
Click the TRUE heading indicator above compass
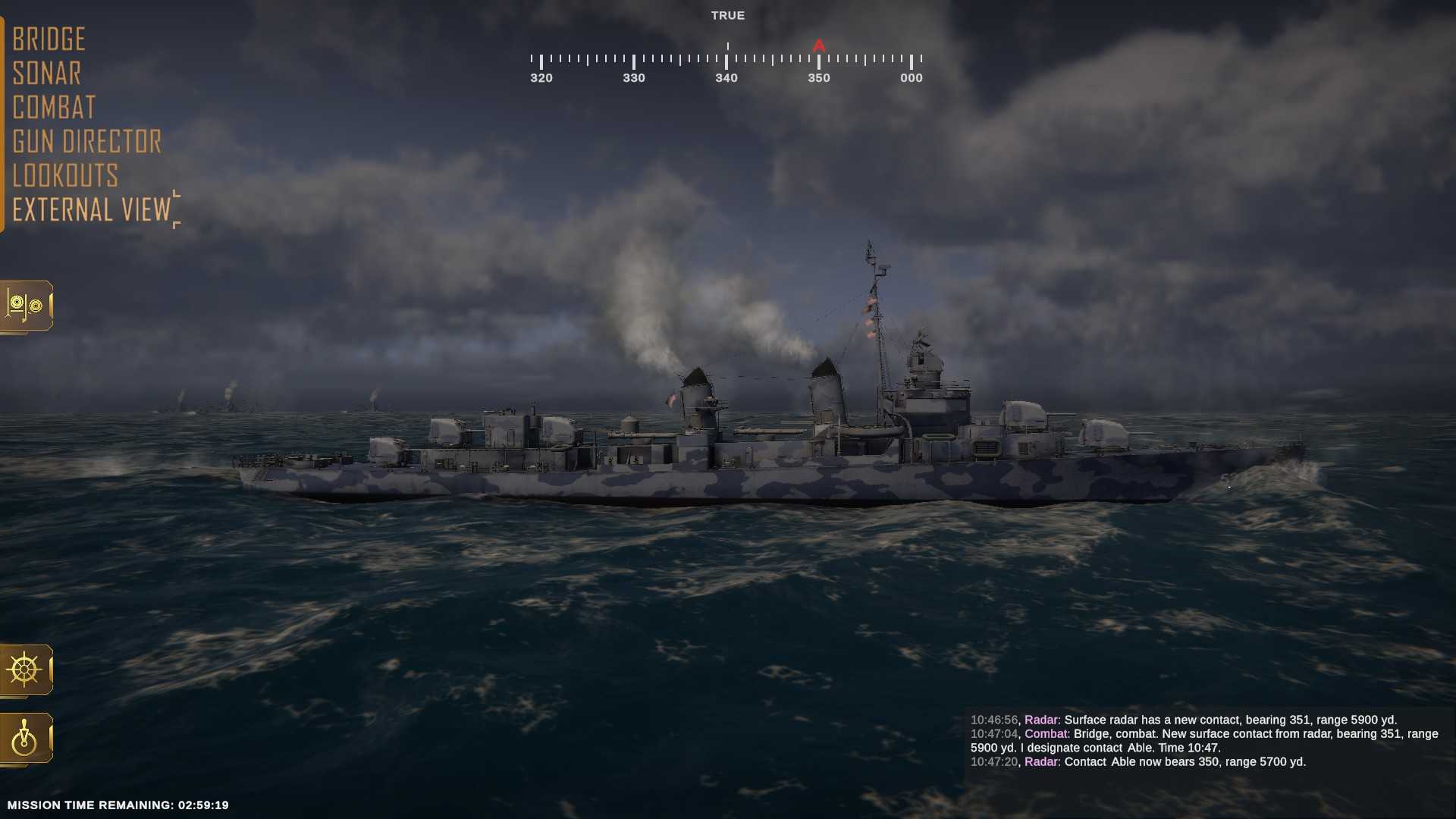[727, 14]
